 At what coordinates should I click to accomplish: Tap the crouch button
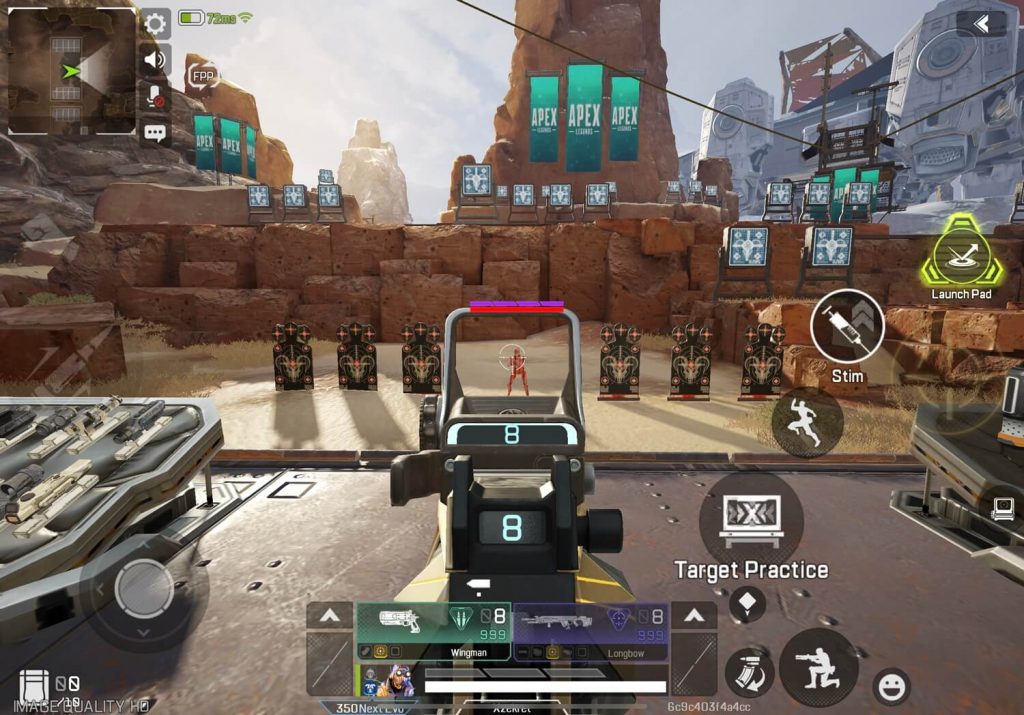pos(818,667)
